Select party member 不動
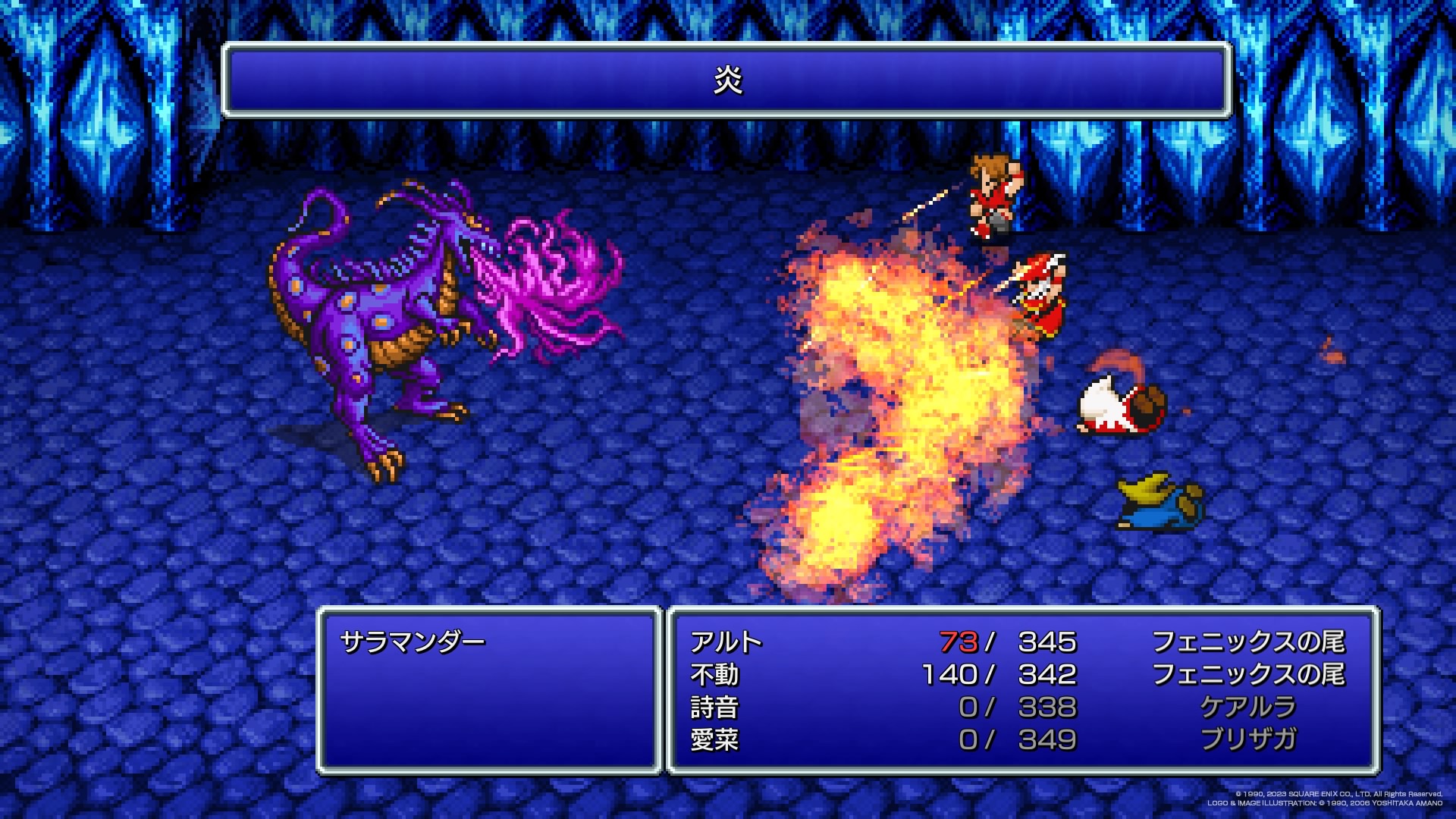This screenshot has height=819, width=1456. [714, 675]
